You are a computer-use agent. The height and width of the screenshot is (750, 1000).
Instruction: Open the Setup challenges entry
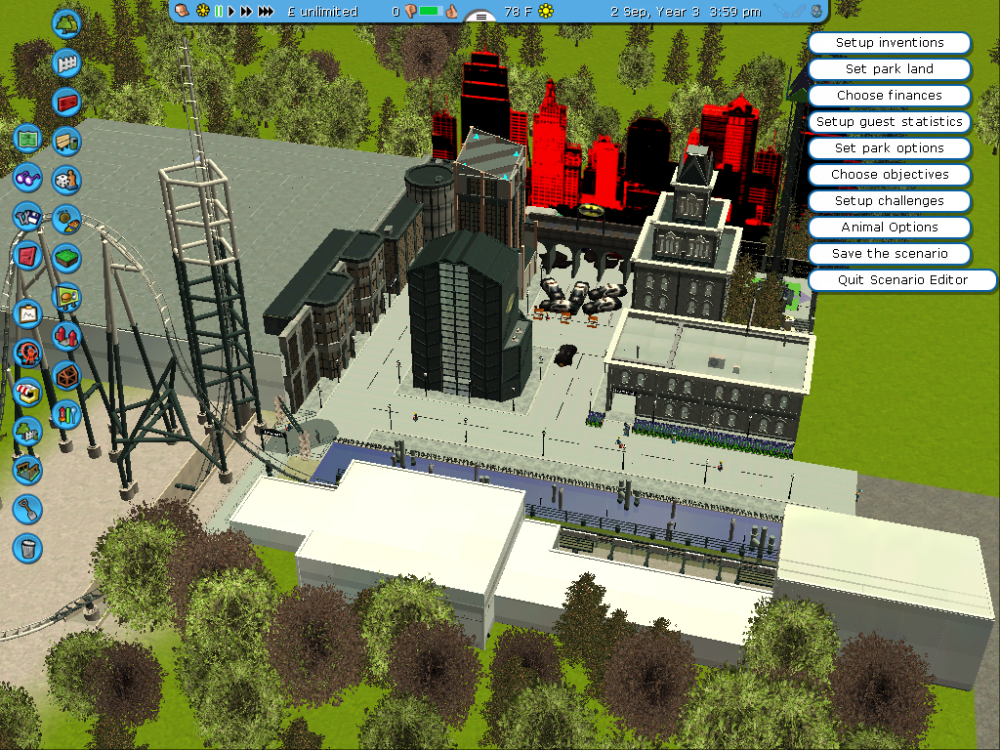889,201
